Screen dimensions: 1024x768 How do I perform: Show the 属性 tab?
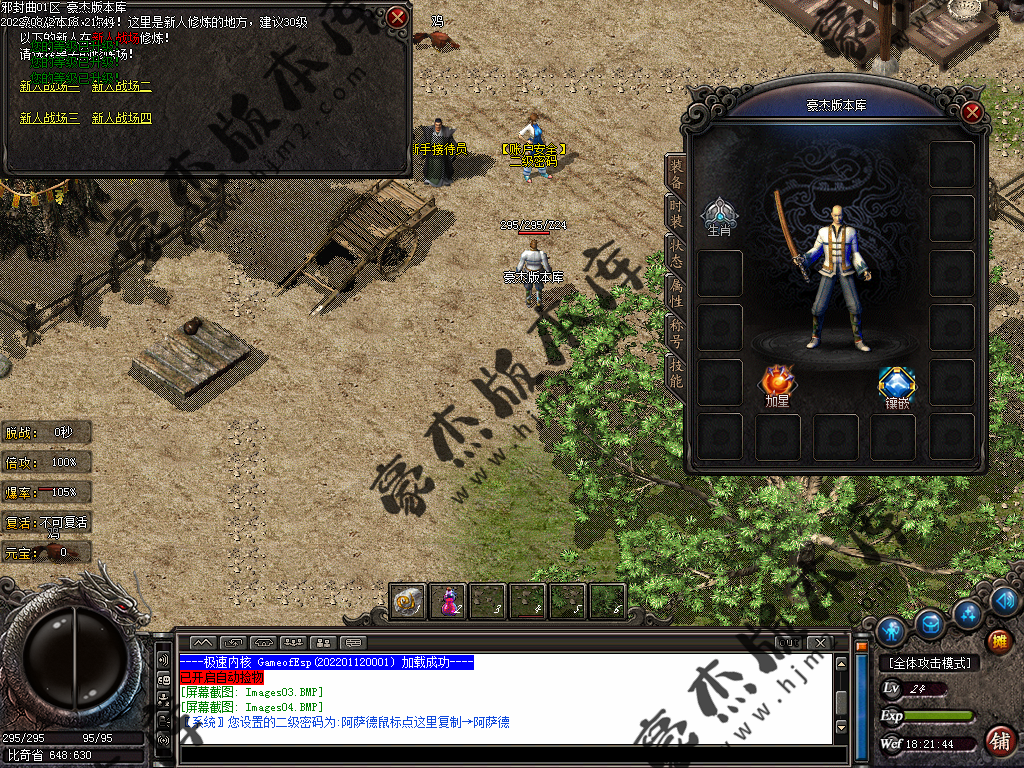pos(677,291)
